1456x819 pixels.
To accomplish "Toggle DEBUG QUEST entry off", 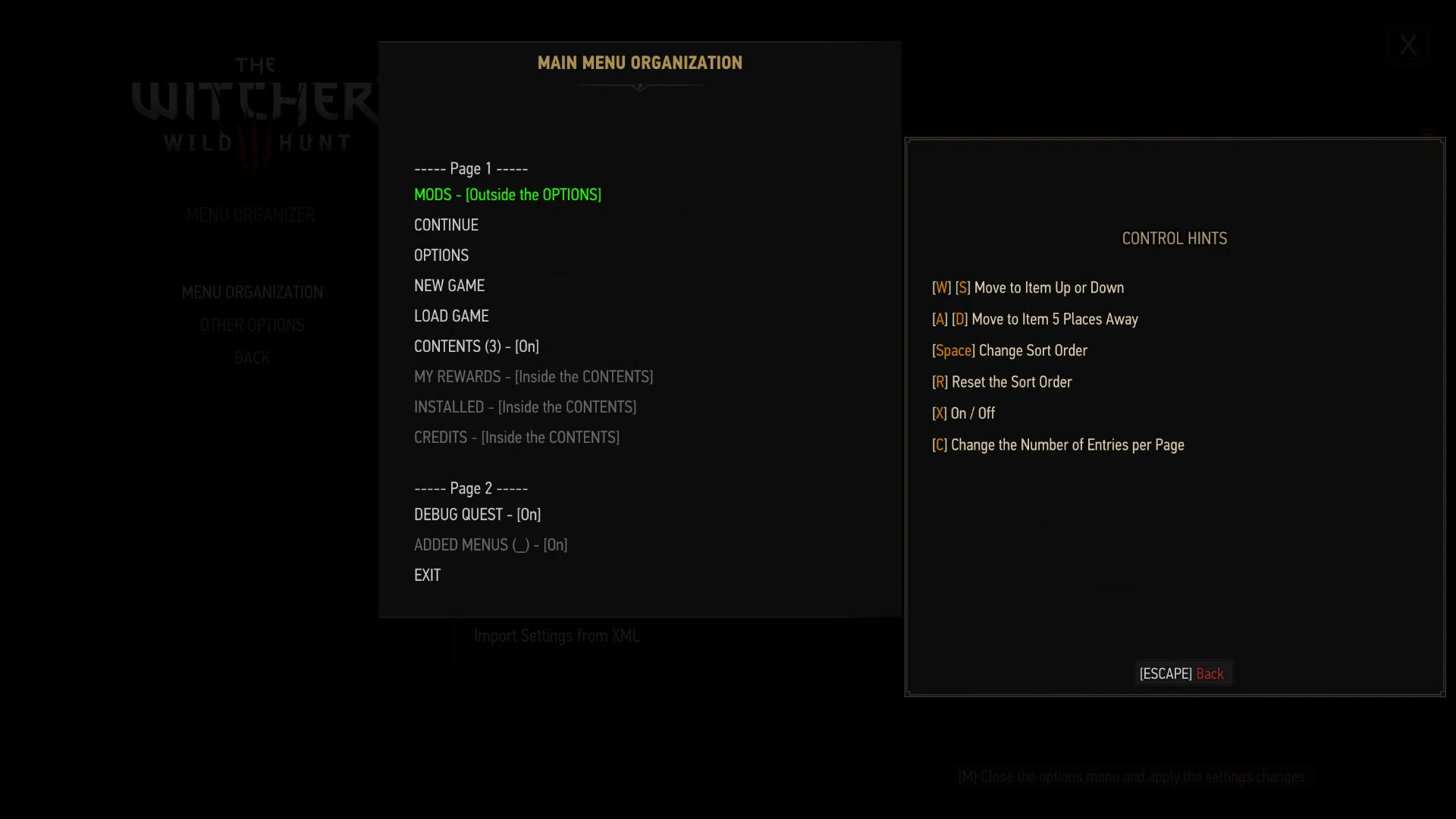I will click(x=476, y=514).
